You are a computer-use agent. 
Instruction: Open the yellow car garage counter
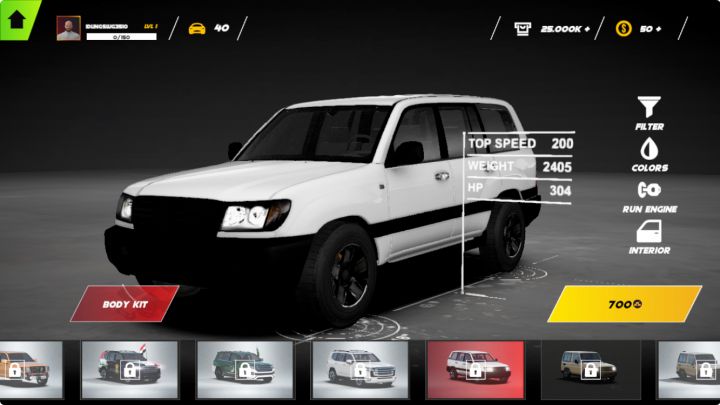click(207, 28)
